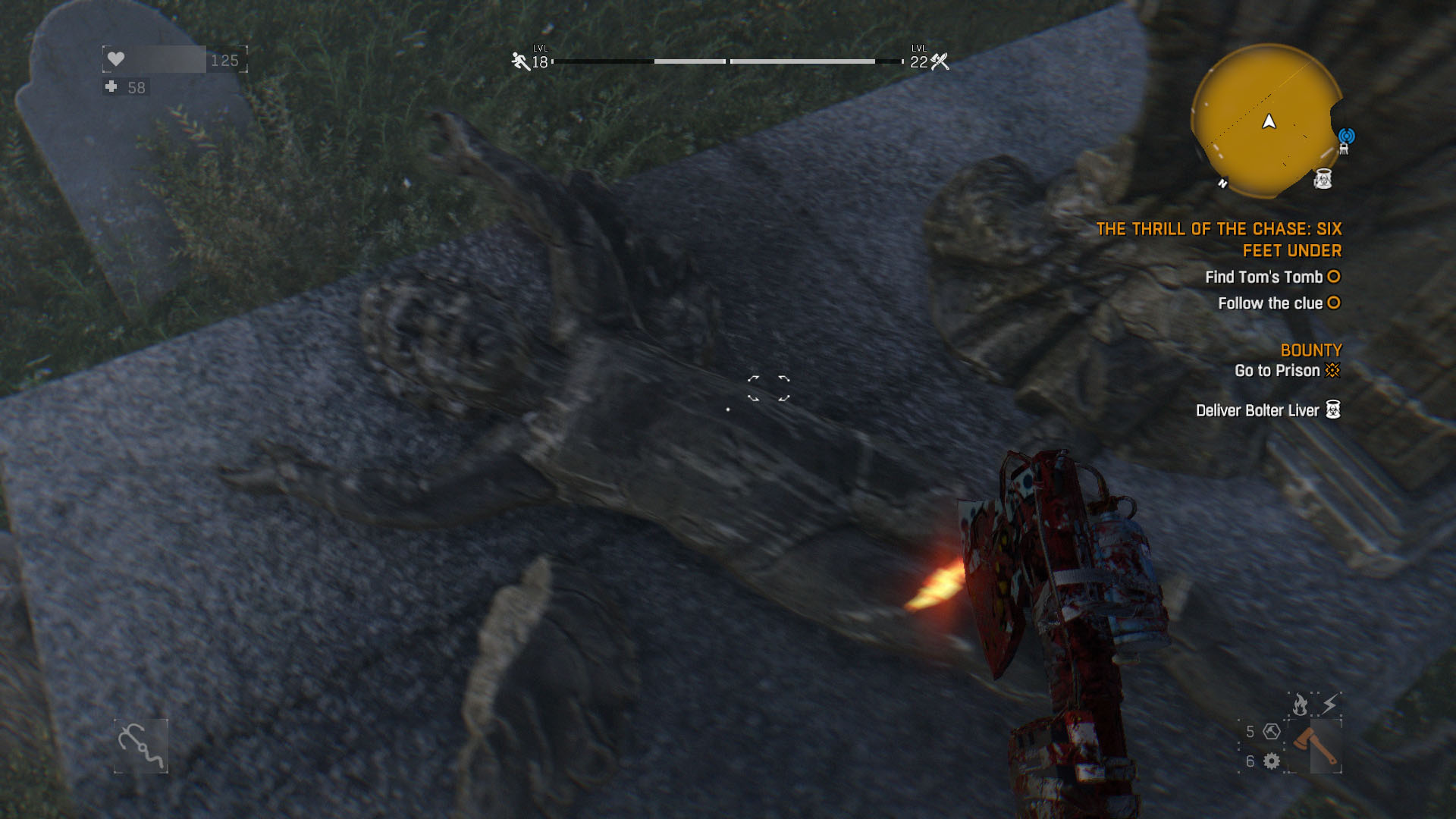Select the Follow the clue objective
Screen dimensions: 1456x819
point(1270,303)
